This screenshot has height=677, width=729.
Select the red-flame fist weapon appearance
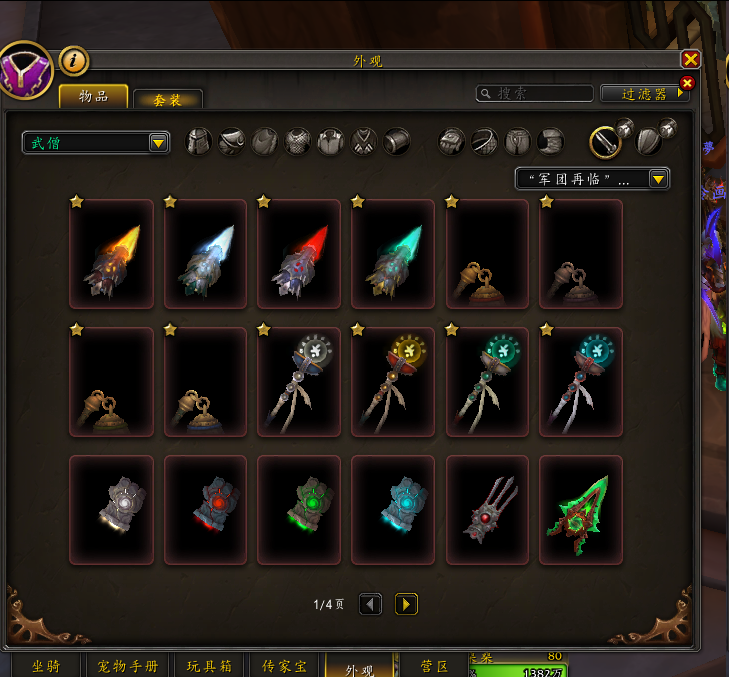300,254
